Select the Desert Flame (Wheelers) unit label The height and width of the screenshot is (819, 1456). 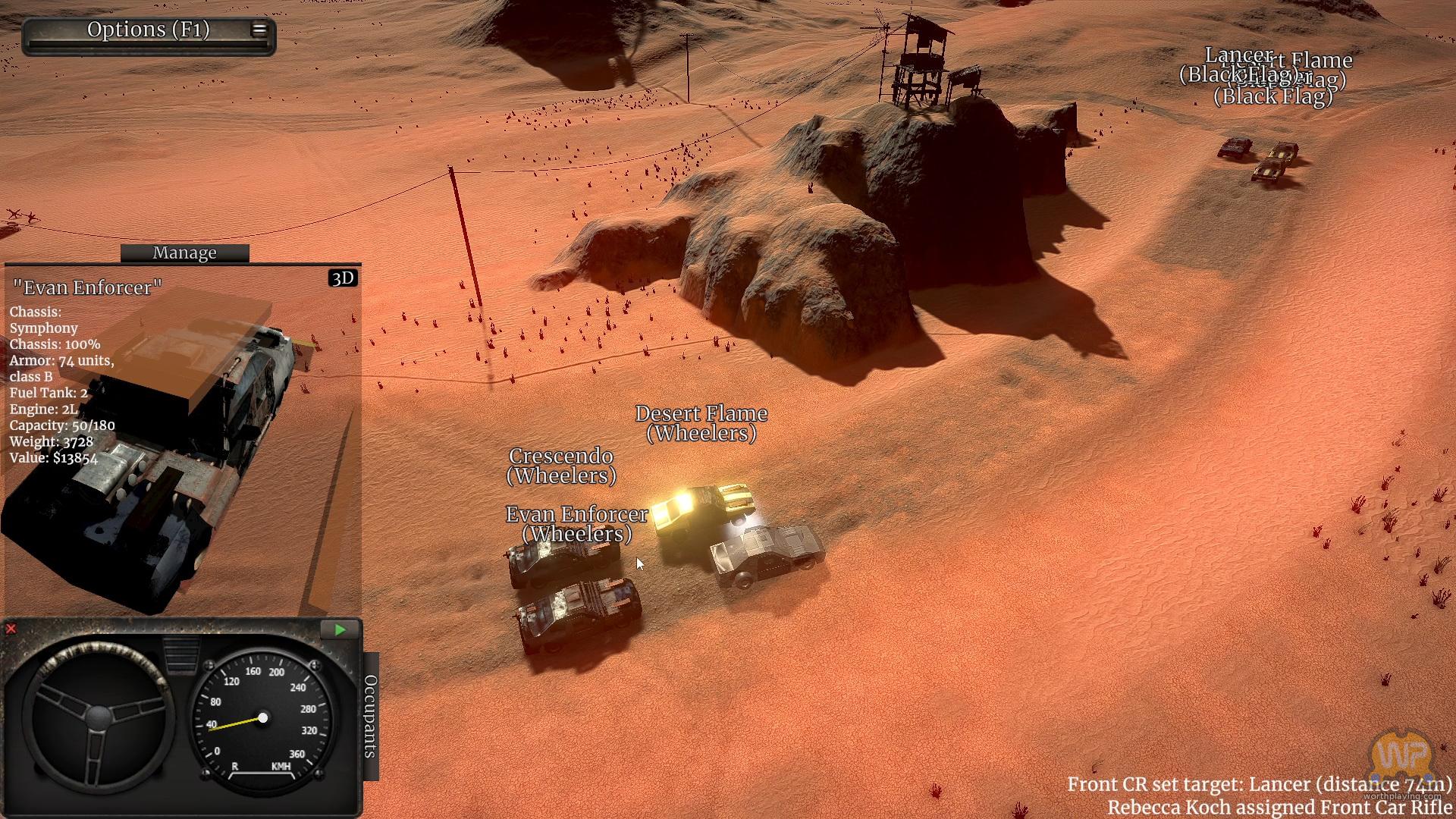click(701, 423)
